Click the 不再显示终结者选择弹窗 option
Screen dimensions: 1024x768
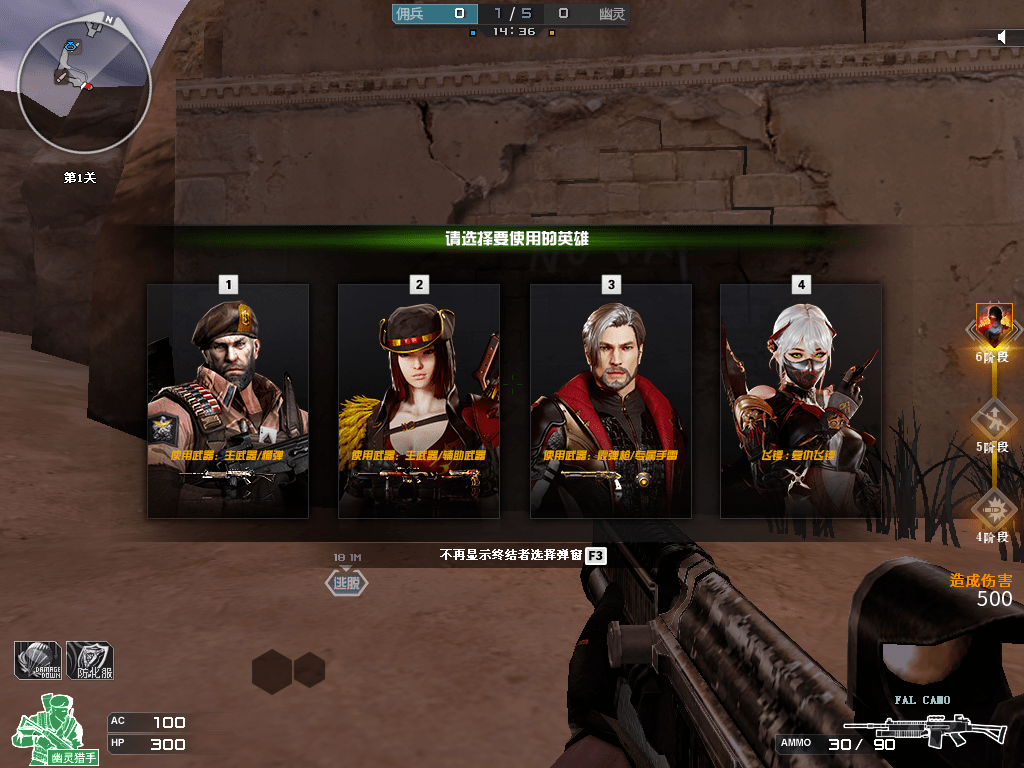511,554
